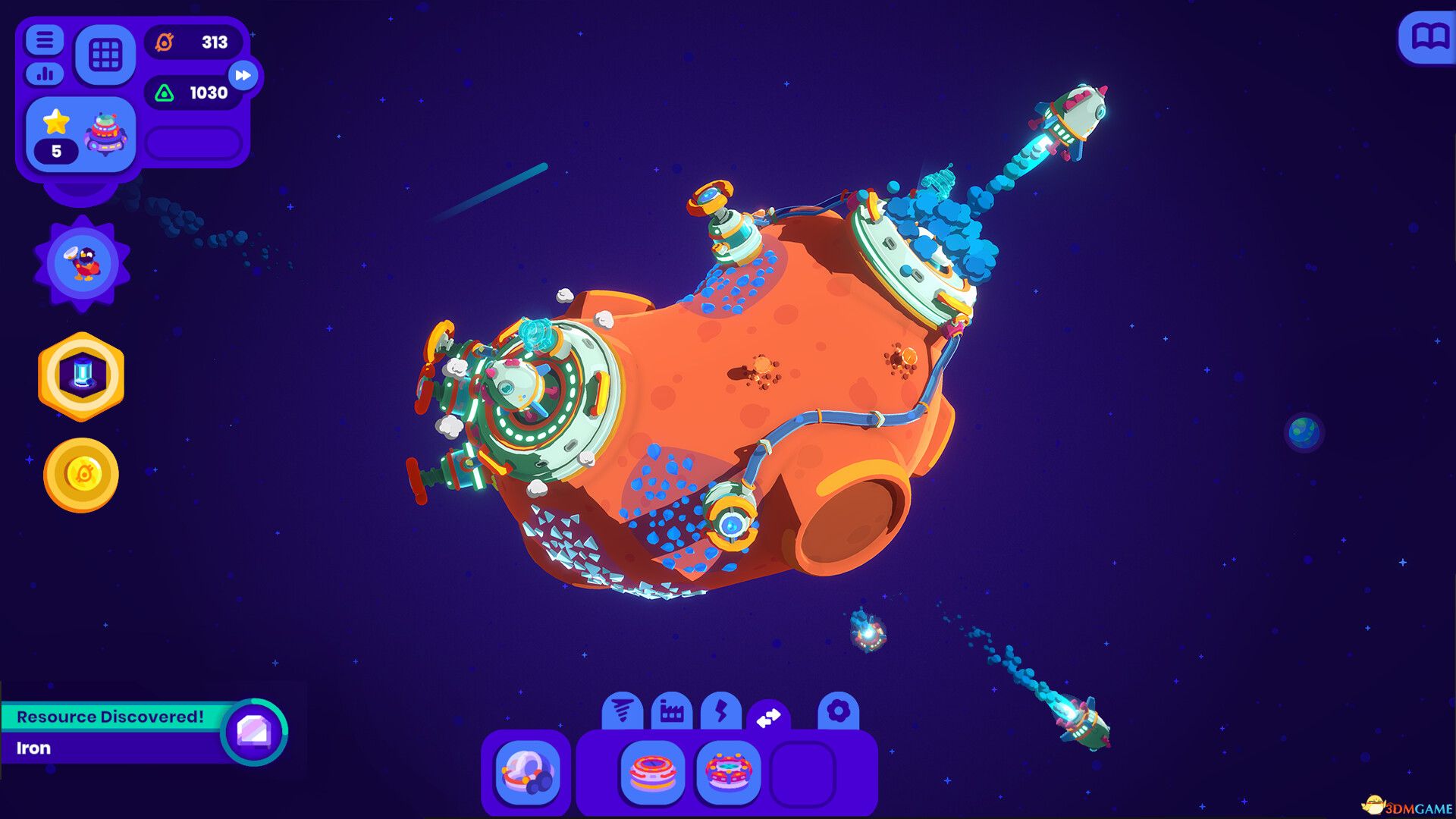The image size is (1456, 819).
Task: Open the statistics bar-chart panel
Action: (x=44, y=74)
